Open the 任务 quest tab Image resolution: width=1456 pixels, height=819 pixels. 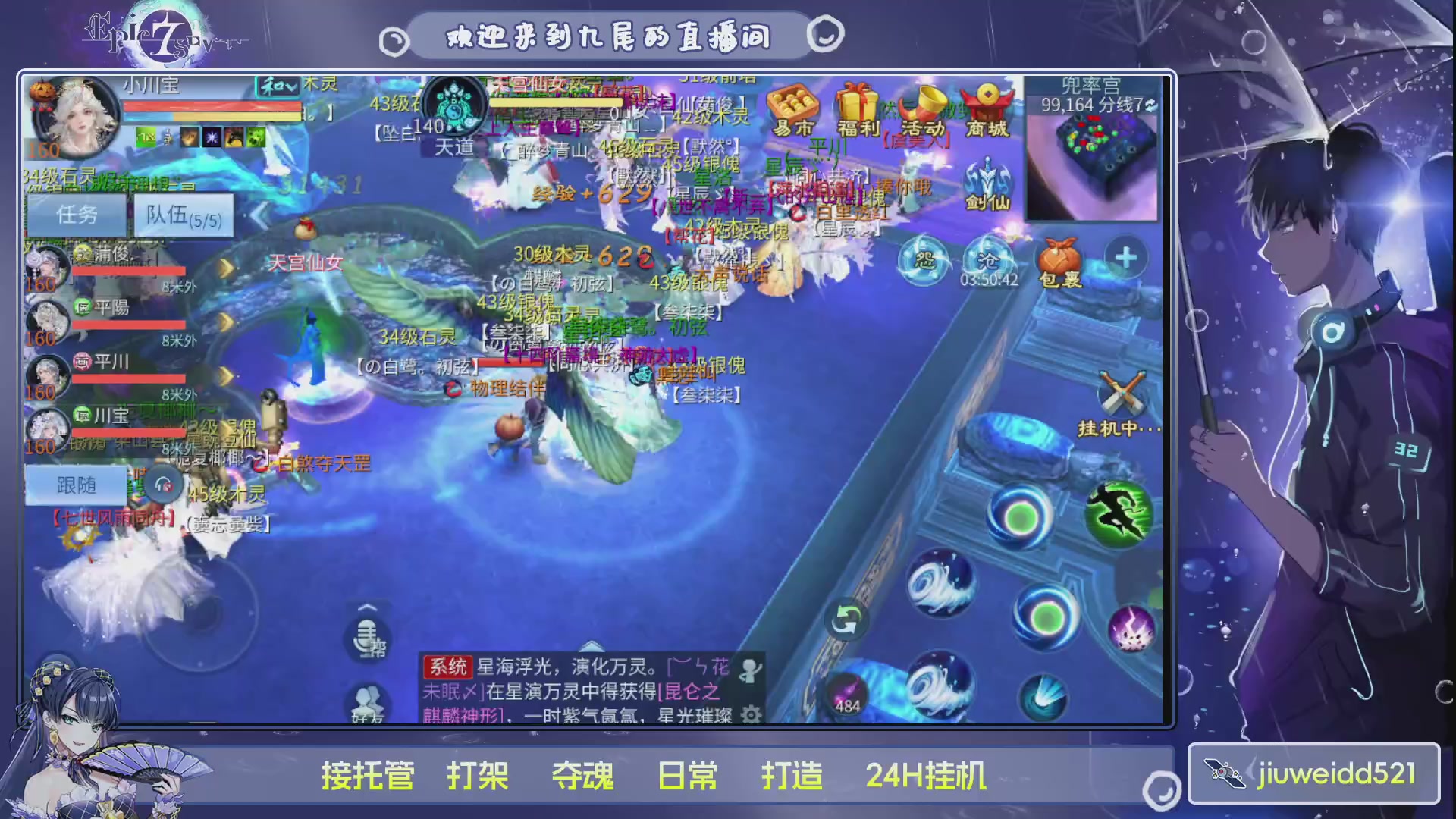coord(75,215)
